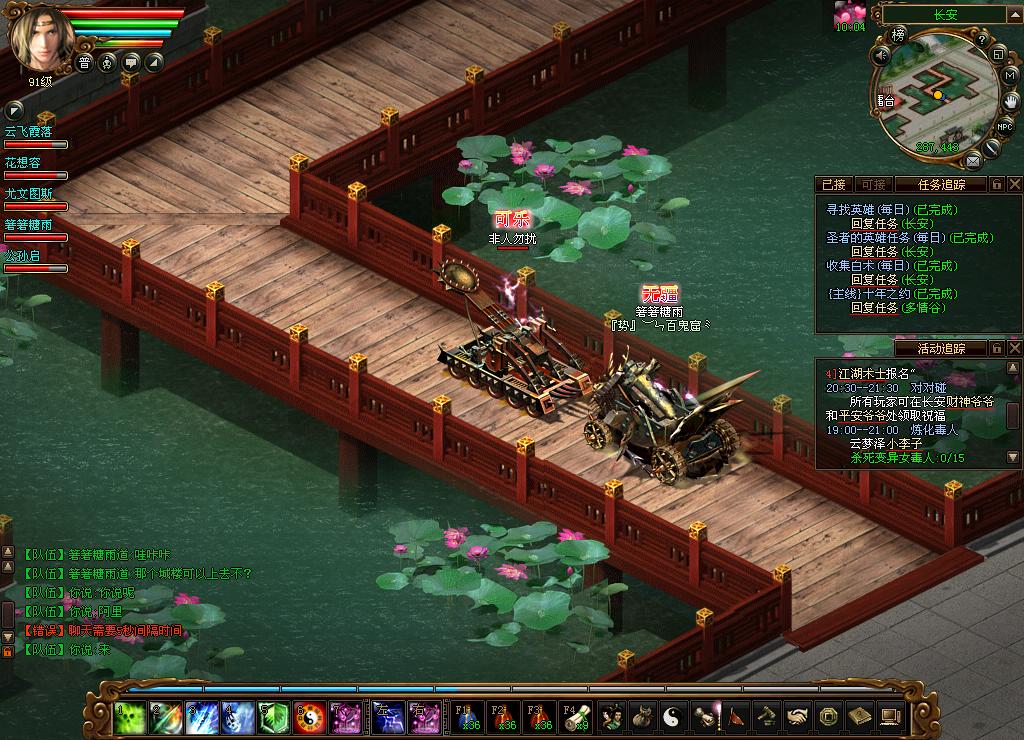This screenshot has width=1024, height=740.
Task: Close the 任务追踪 quest tracker panel
Action: click(1014, 184)
